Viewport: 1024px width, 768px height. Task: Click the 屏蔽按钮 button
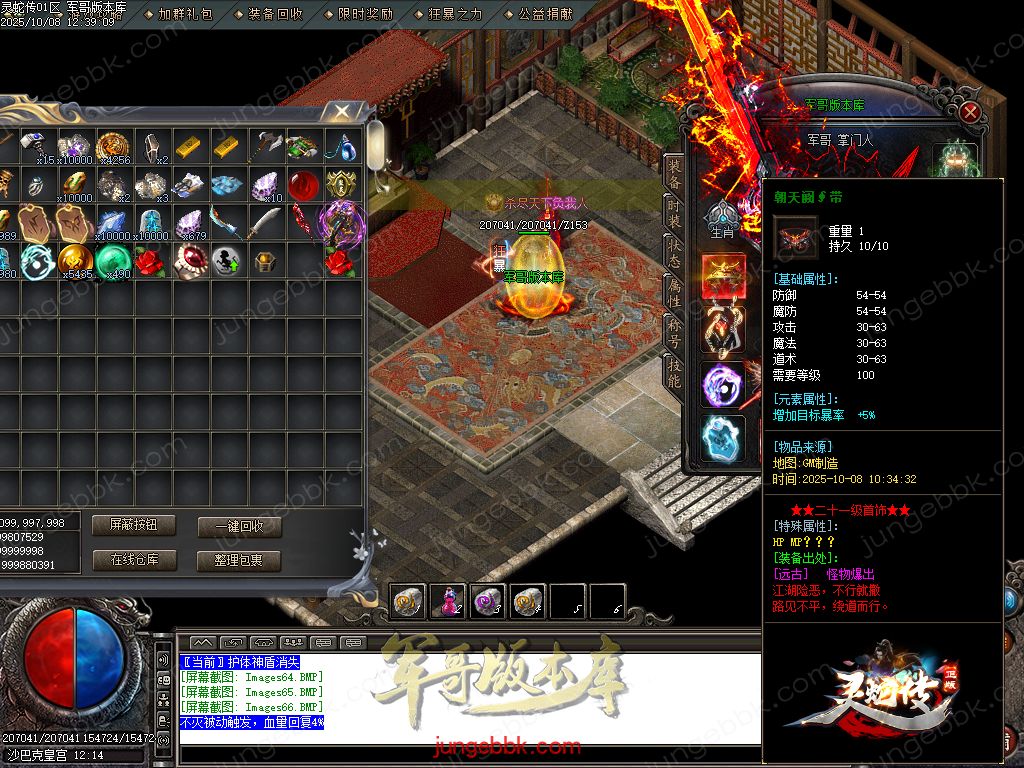133,525
